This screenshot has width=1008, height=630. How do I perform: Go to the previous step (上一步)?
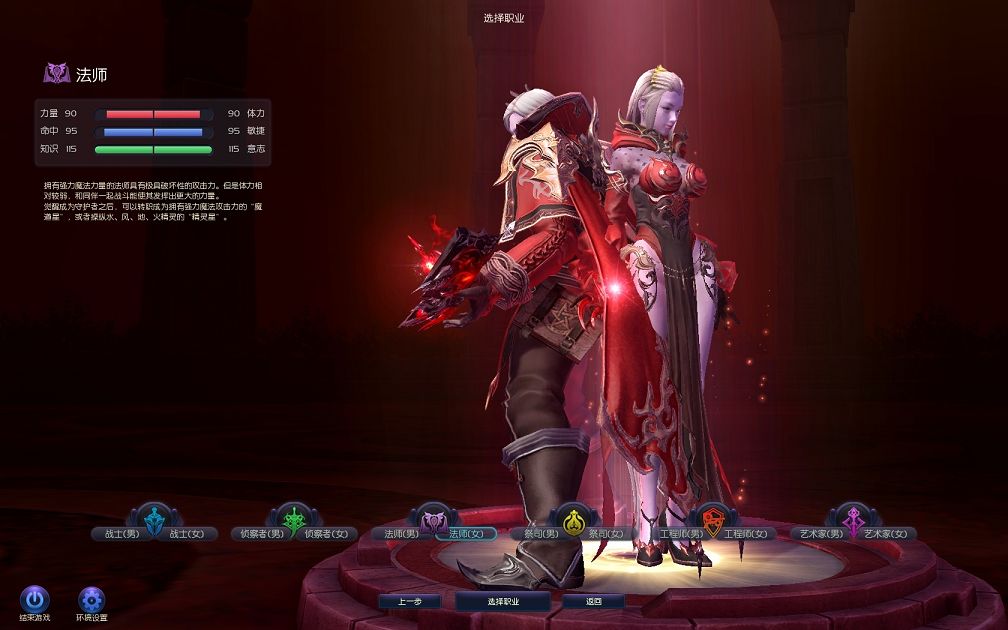pos(410,601)
